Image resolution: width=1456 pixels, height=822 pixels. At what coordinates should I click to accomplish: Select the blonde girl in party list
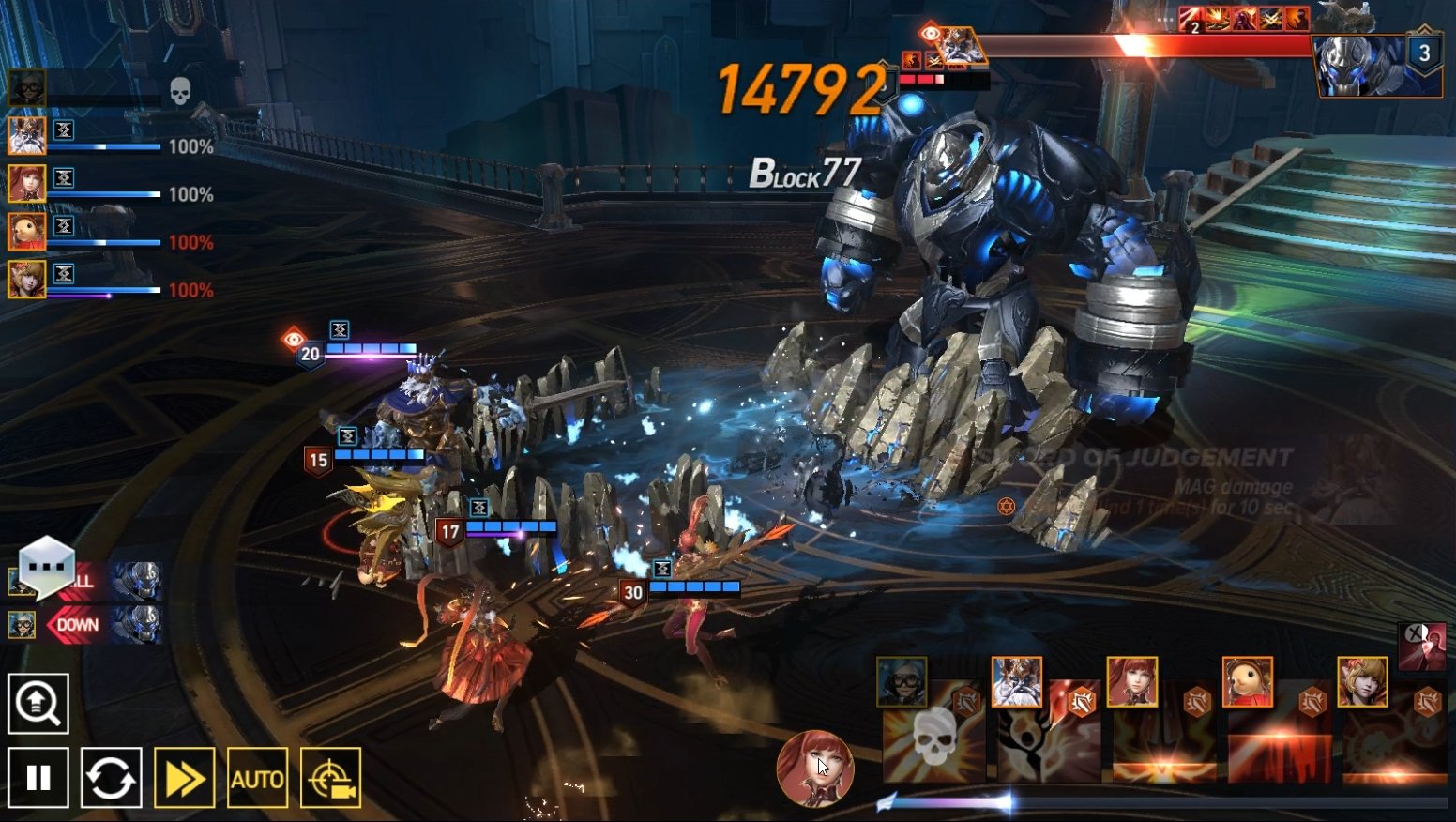click(26, 280)
